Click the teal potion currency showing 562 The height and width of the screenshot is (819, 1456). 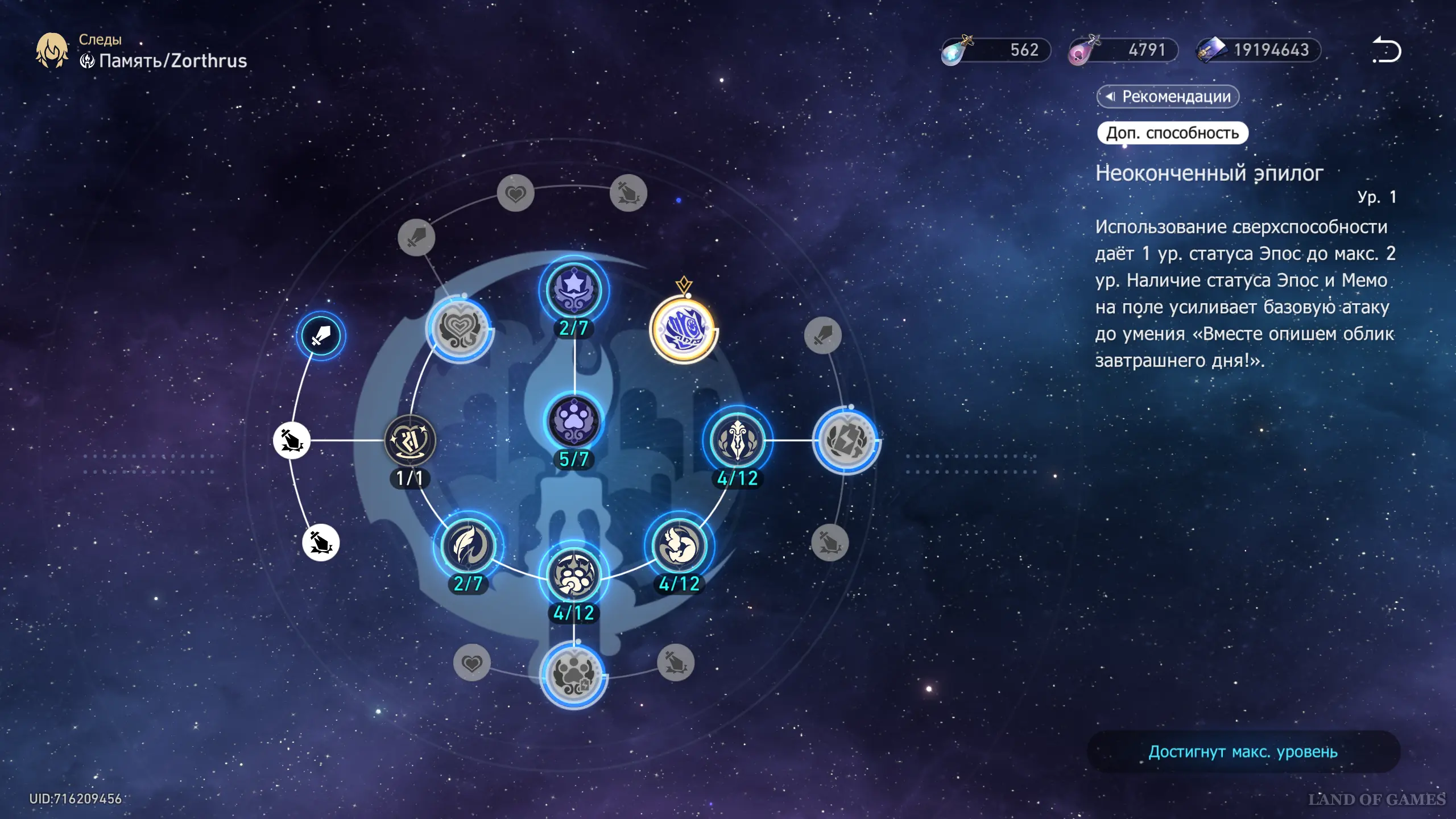[995, 50]
